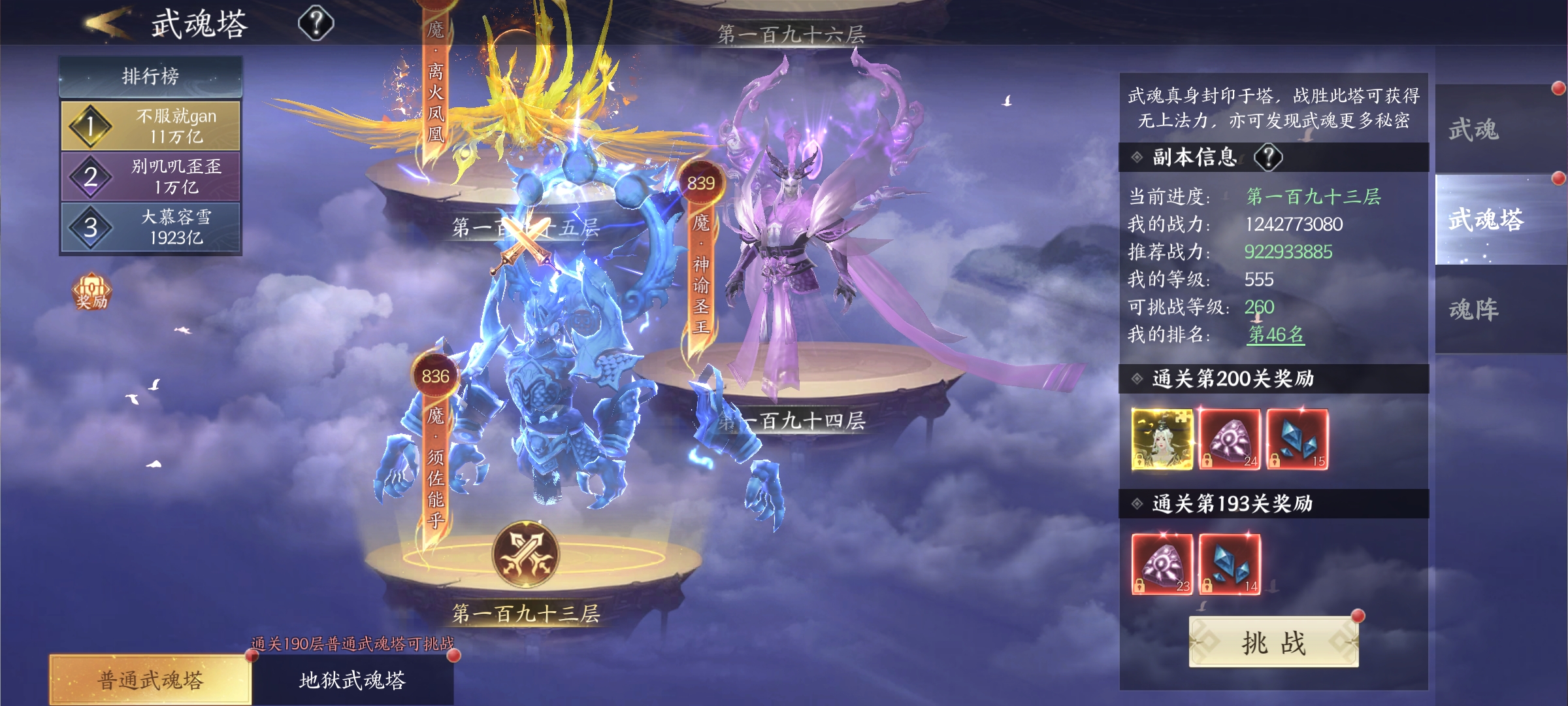Switch to the 地狱武魂塔 tab
This screenshot has height=706, width=1568.
pyautogui.click(x=353, y=680)
